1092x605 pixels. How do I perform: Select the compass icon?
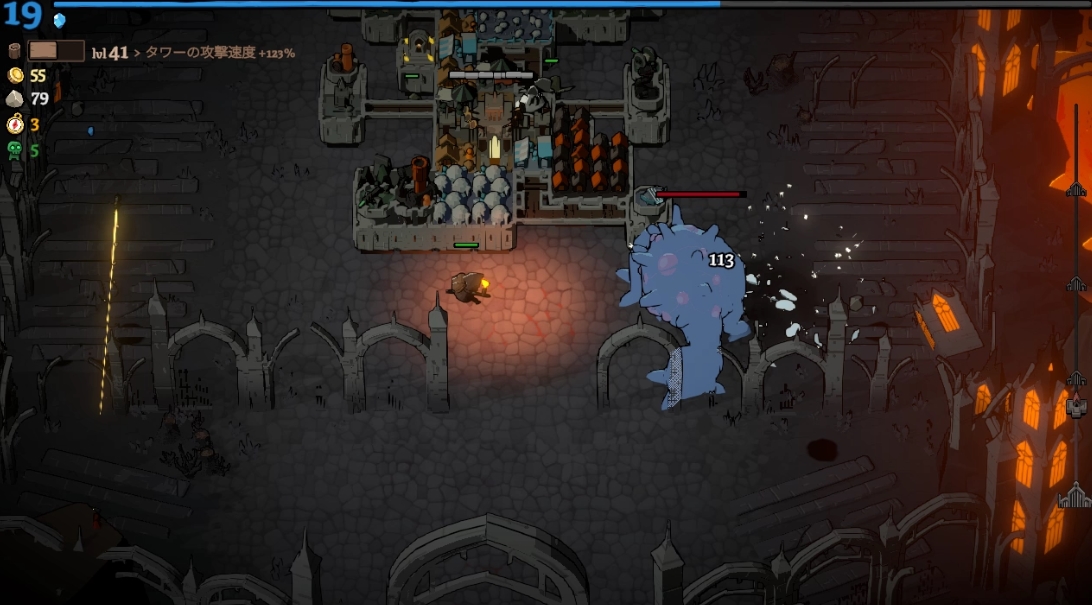click(15, 124)
